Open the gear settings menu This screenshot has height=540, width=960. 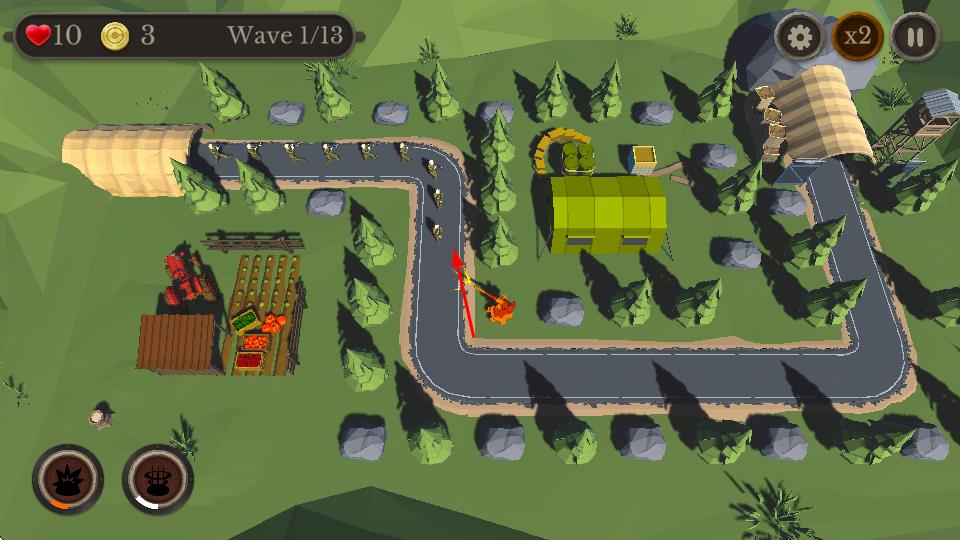coord(800,38)
